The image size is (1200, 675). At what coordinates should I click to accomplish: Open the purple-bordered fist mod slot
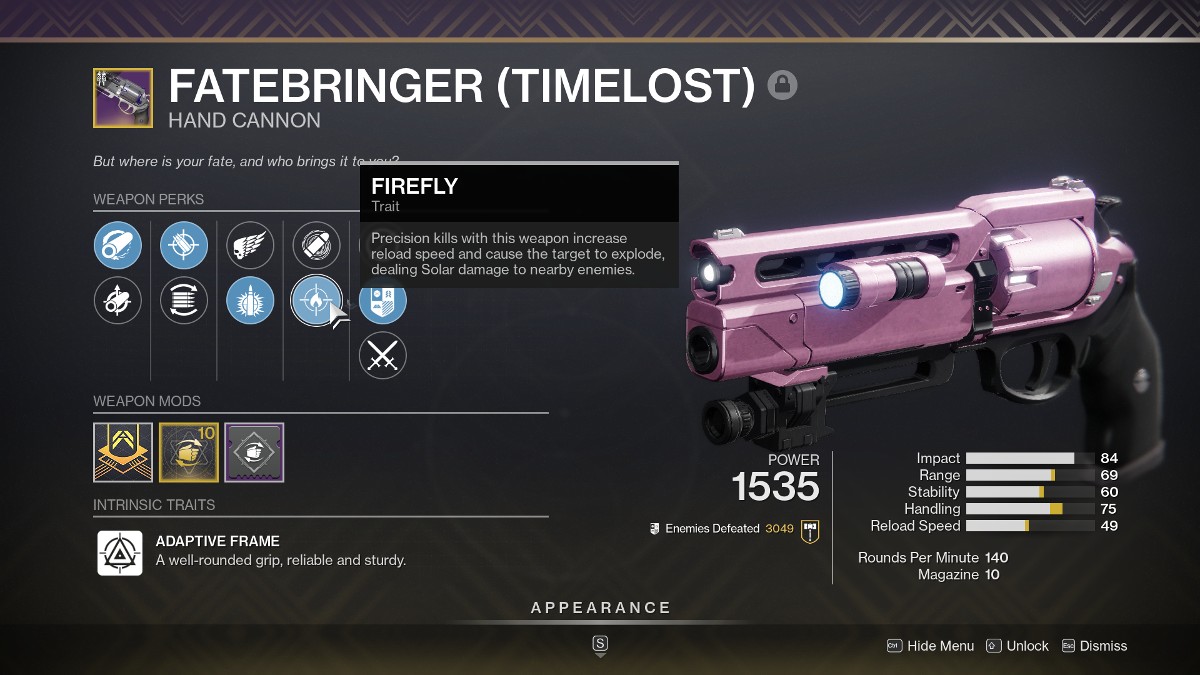(254, 452)
